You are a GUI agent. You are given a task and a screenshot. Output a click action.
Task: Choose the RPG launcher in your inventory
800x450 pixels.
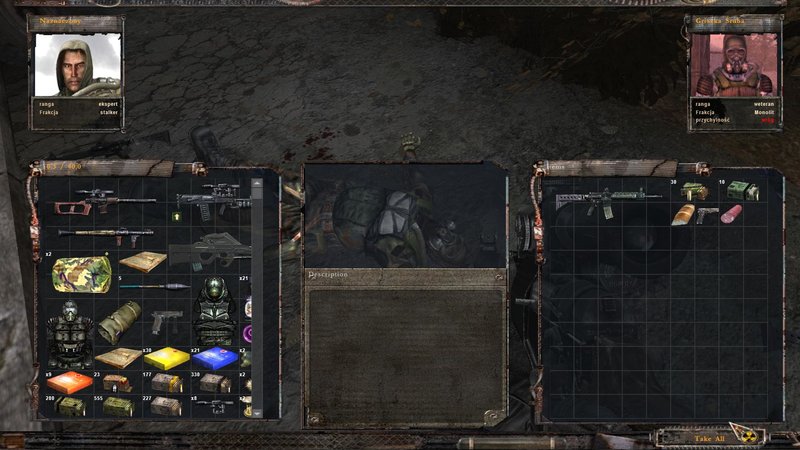(x=105, y=235)
